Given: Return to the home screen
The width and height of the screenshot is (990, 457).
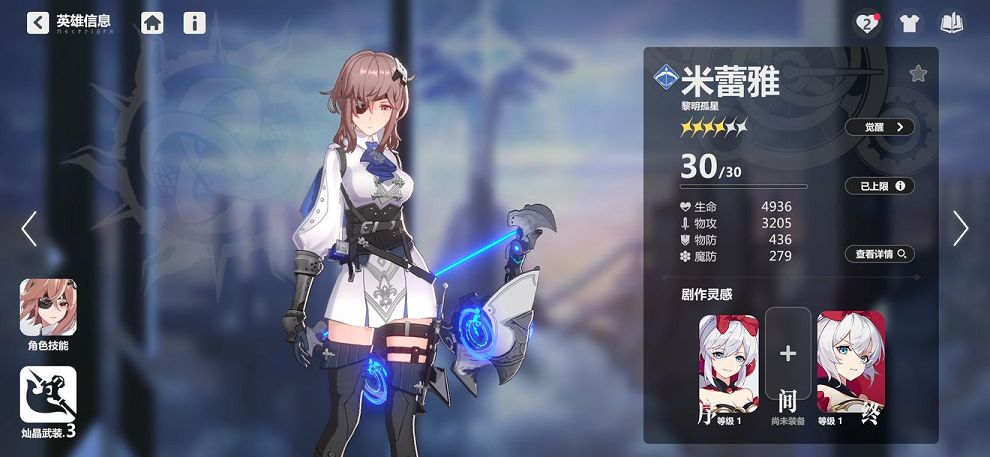Looking at the screenshot, I should pyautogui.click(x=152, y=22).
